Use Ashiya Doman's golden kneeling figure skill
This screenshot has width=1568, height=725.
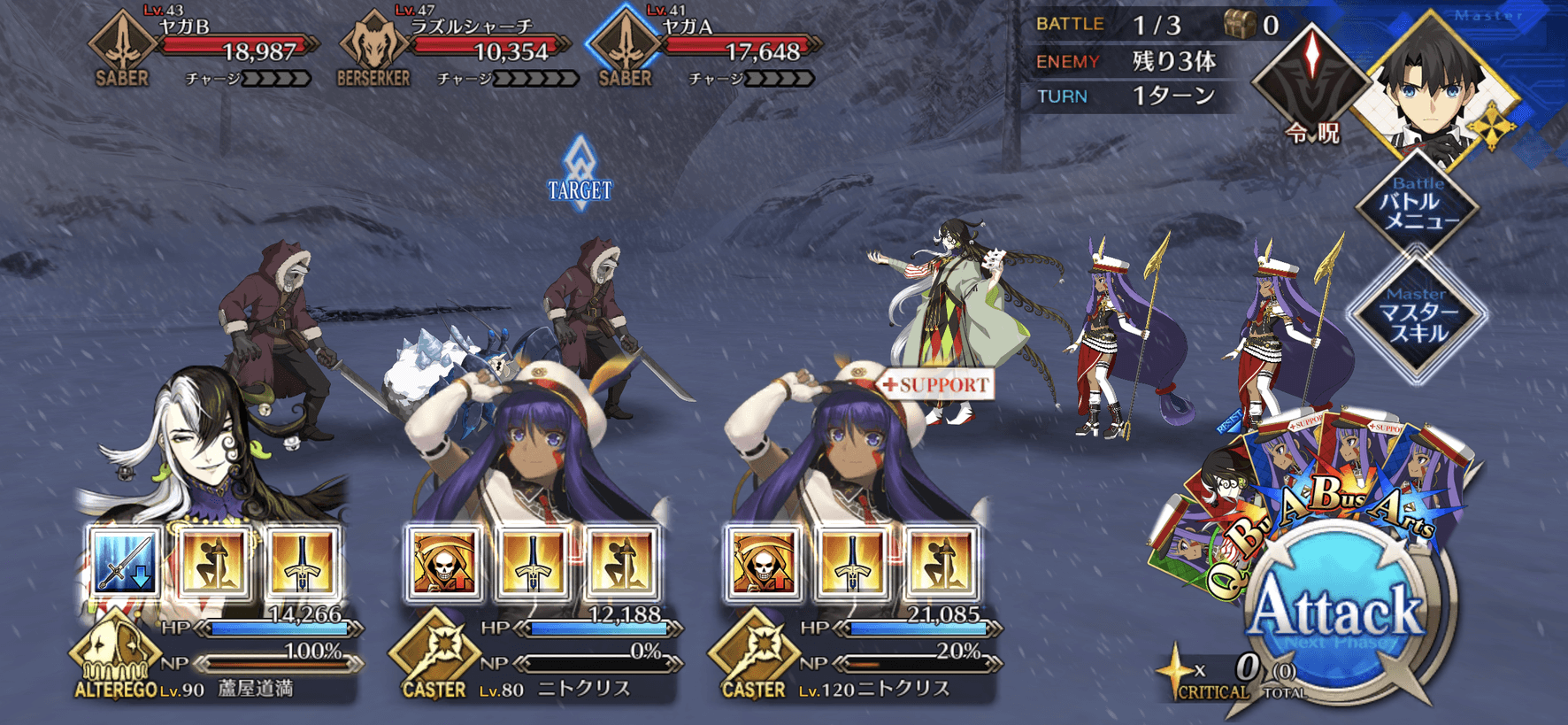point(213,563)
